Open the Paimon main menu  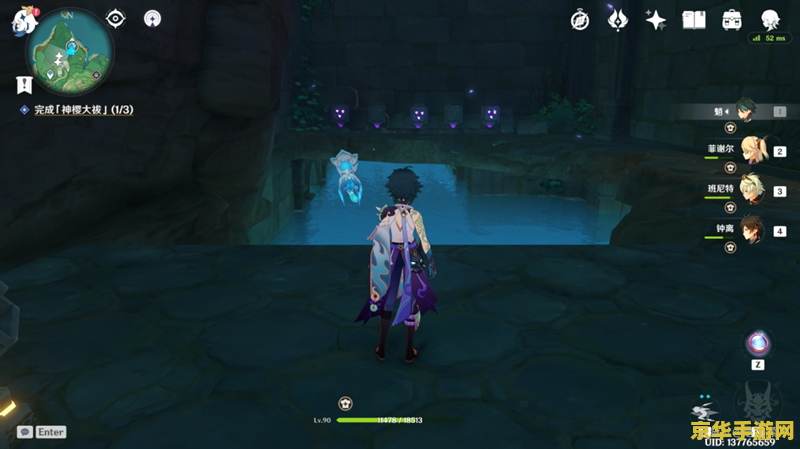(x=22, y=22)
